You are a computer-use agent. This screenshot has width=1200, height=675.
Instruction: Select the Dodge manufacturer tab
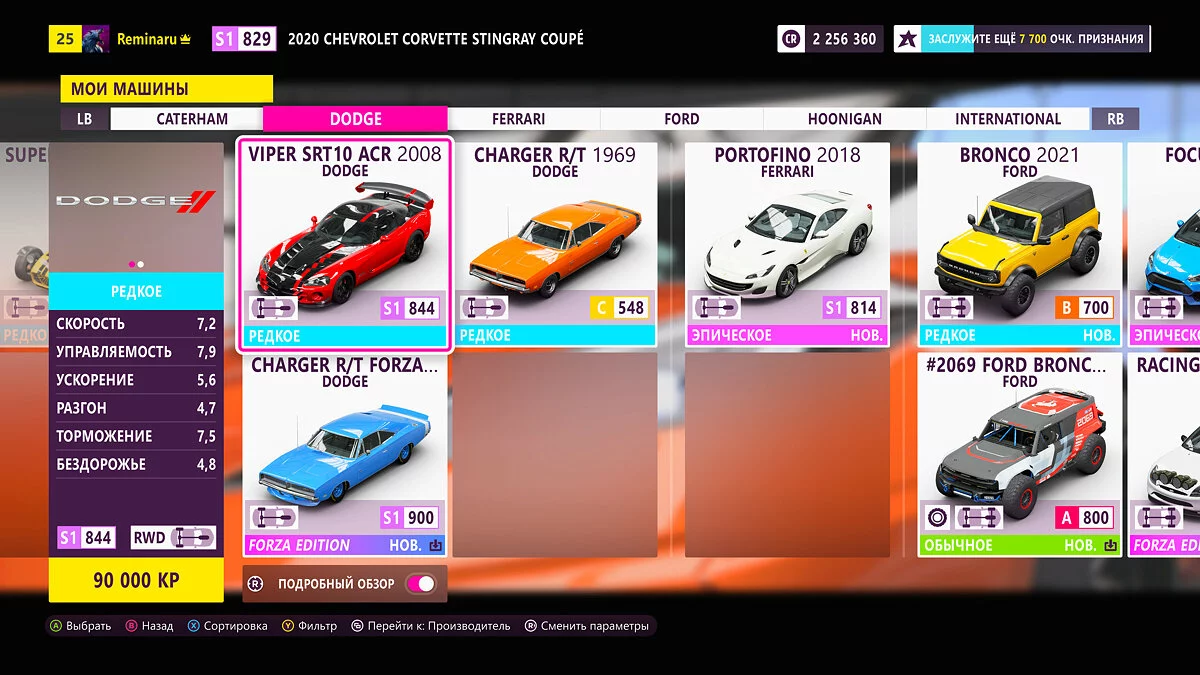(x=355, y=119)
